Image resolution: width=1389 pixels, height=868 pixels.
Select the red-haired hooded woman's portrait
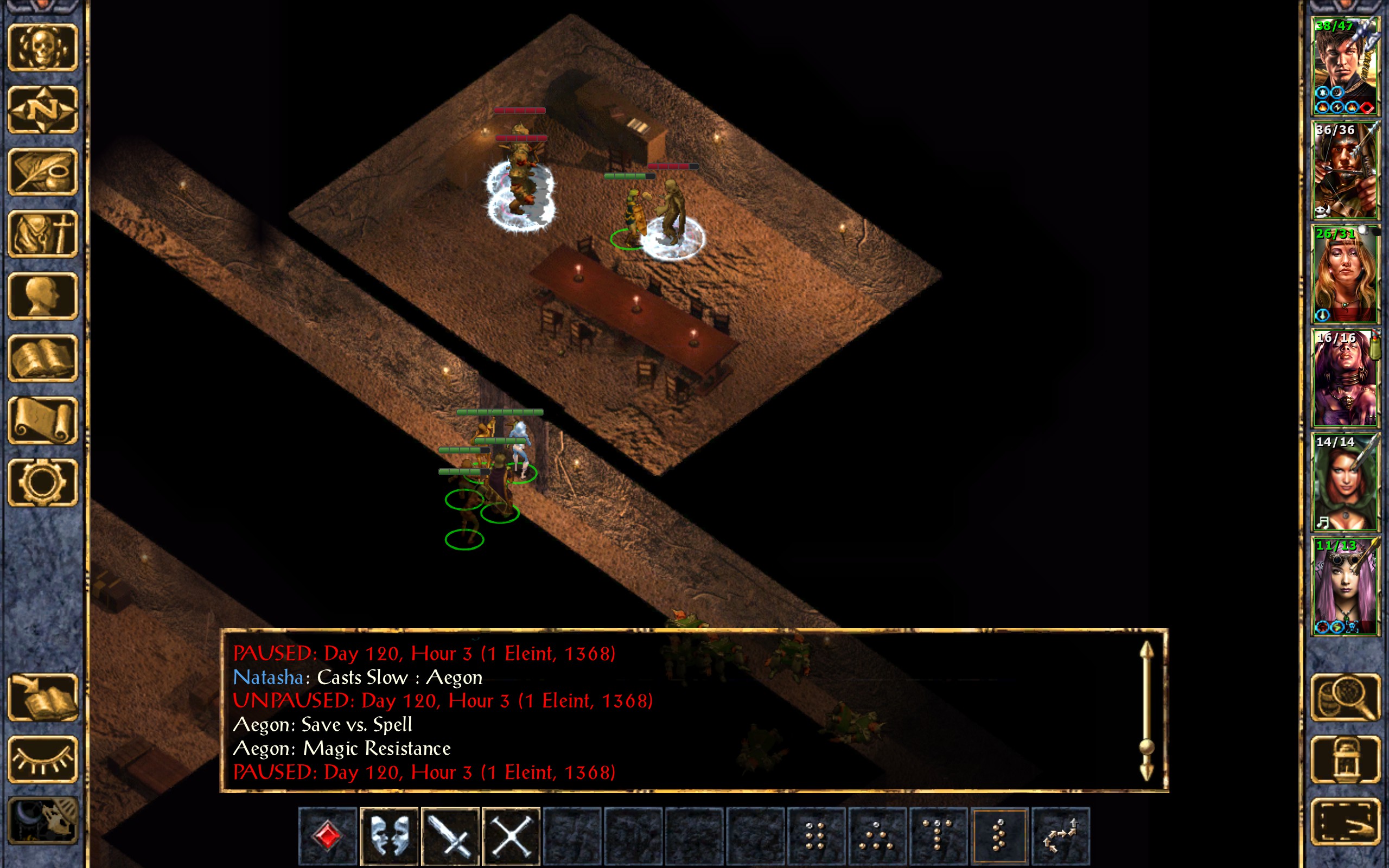[1345, 482]
